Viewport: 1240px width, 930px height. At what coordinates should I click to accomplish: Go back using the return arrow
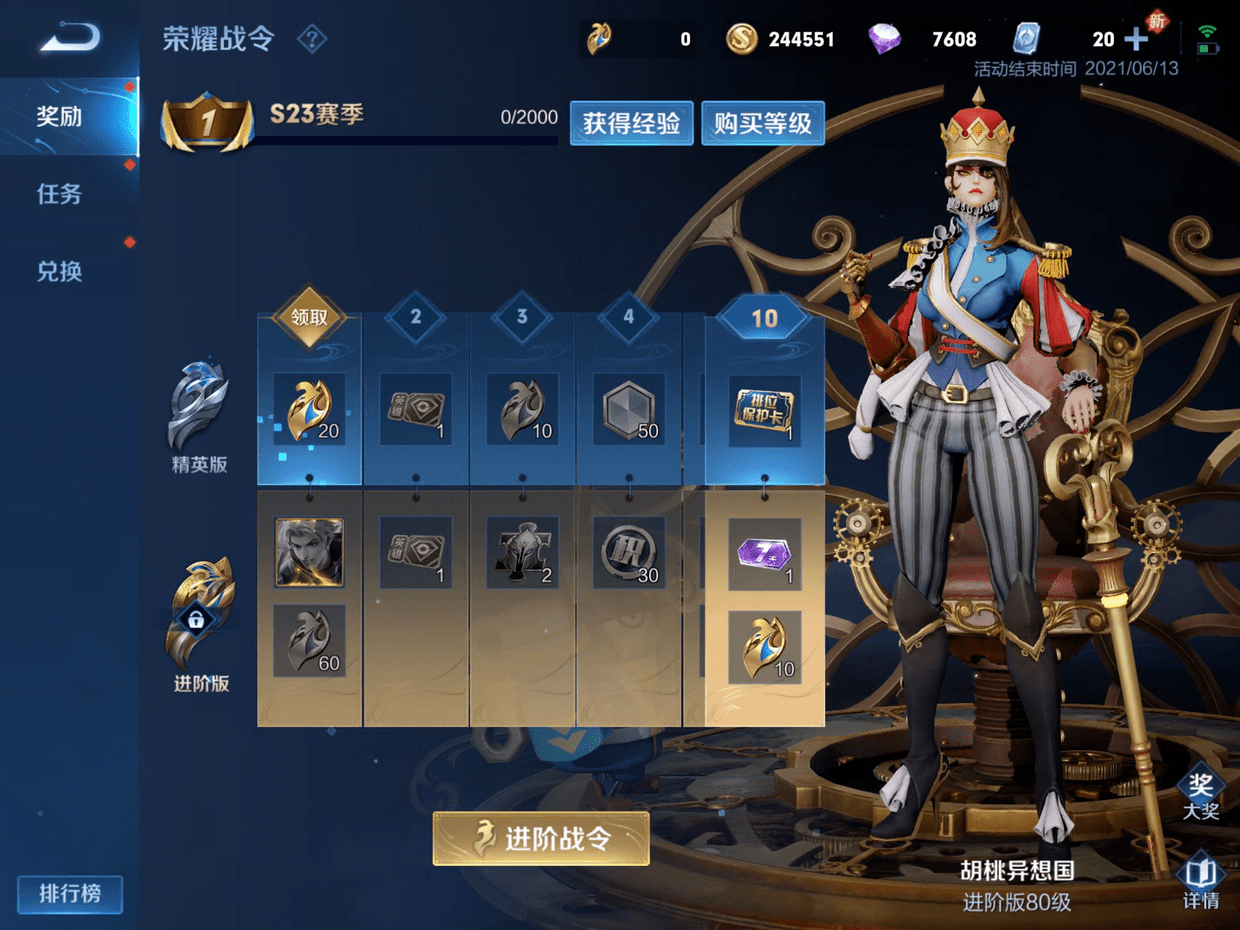70,39
